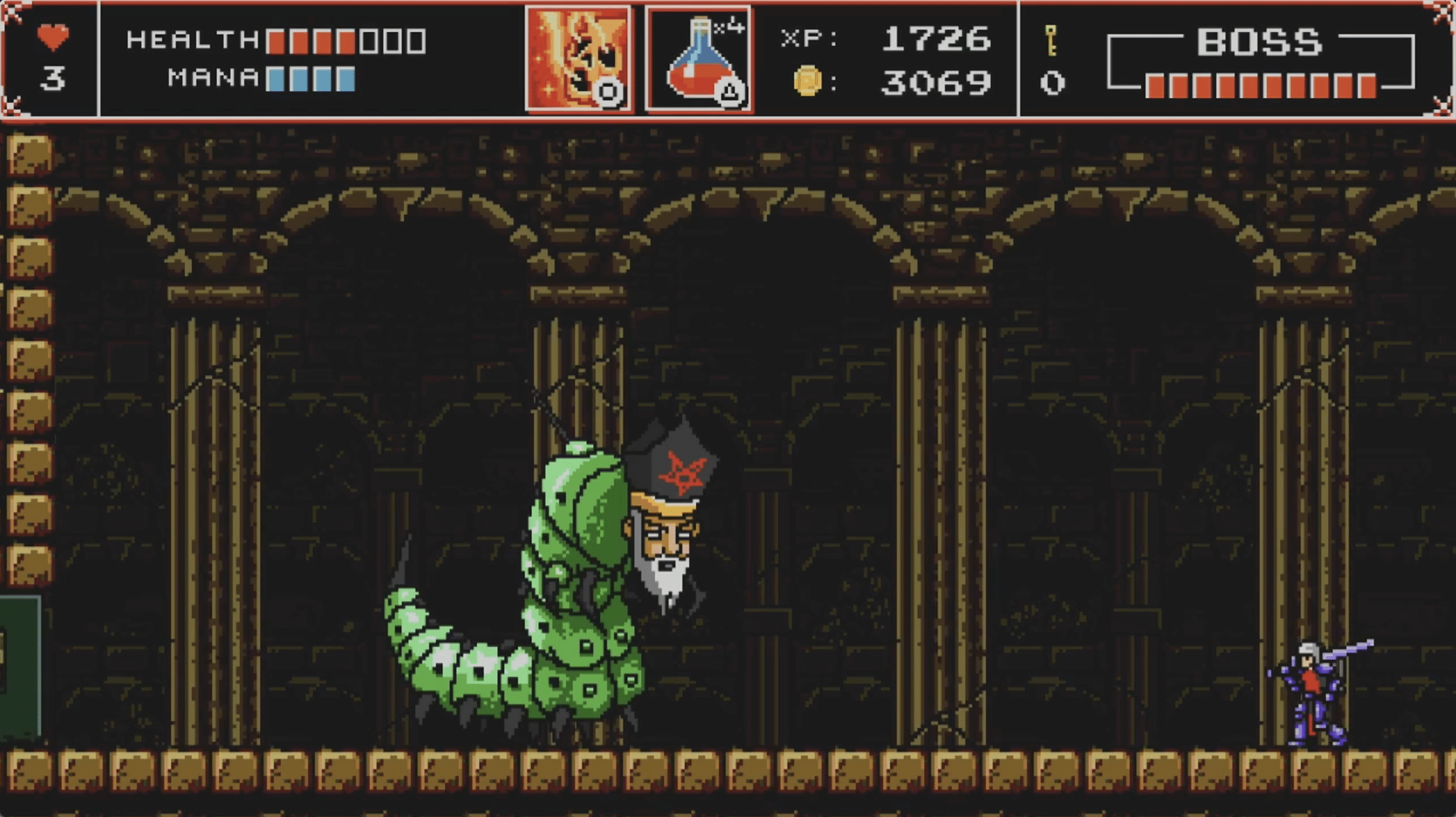This screenshot has width=1456, height=817.
Task: Select the fire spell icon
Action: [x=578, y=58]
